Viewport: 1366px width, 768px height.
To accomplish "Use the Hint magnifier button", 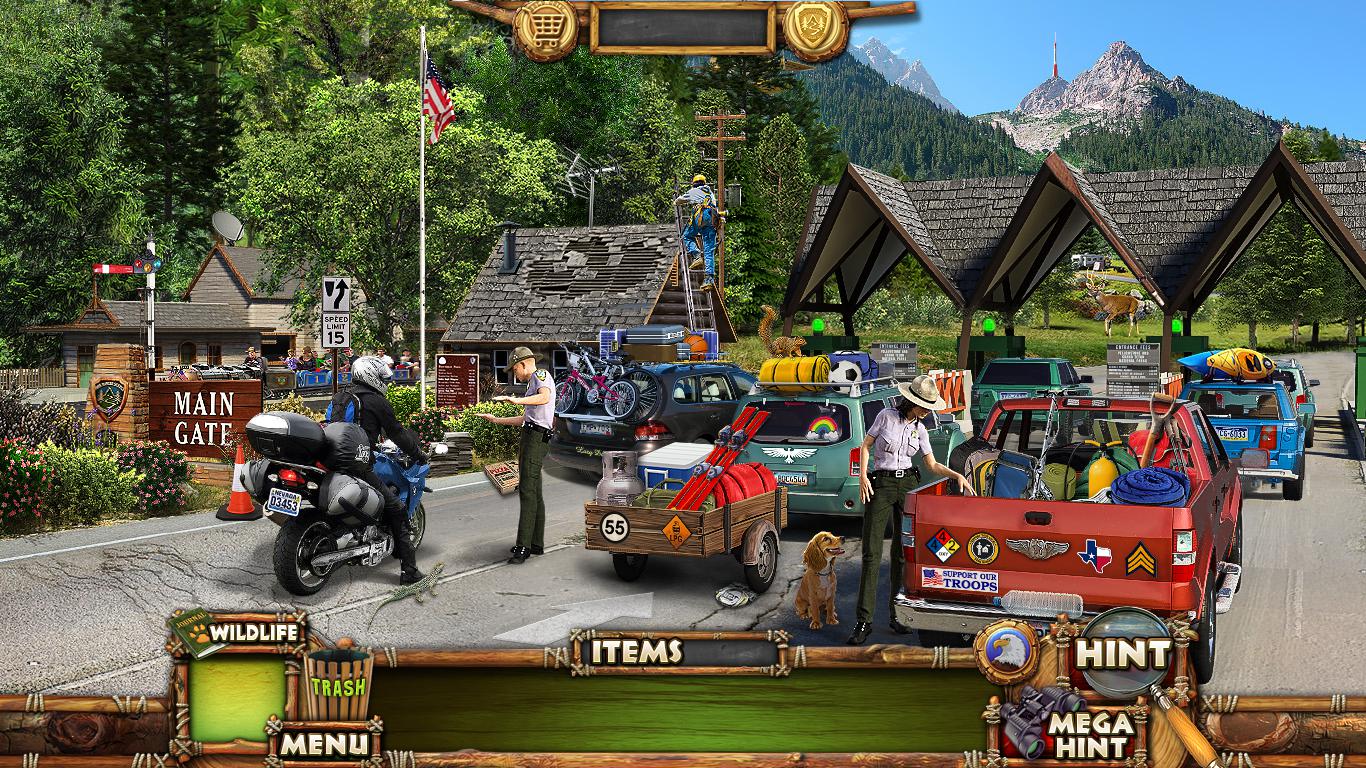I will tap(1125, 654).
